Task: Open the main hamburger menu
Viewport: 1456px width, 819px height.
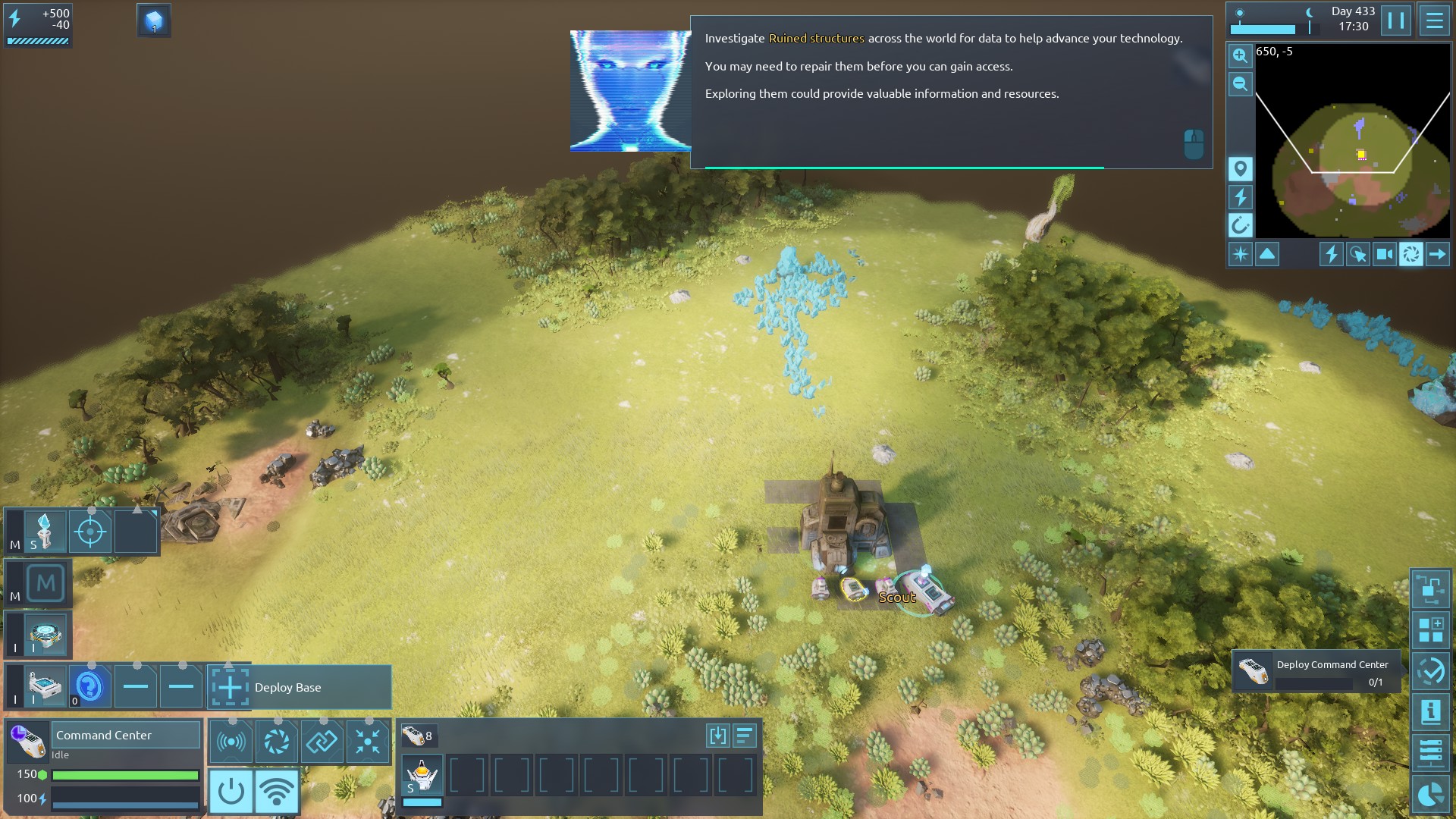Action: point(1434,20)
